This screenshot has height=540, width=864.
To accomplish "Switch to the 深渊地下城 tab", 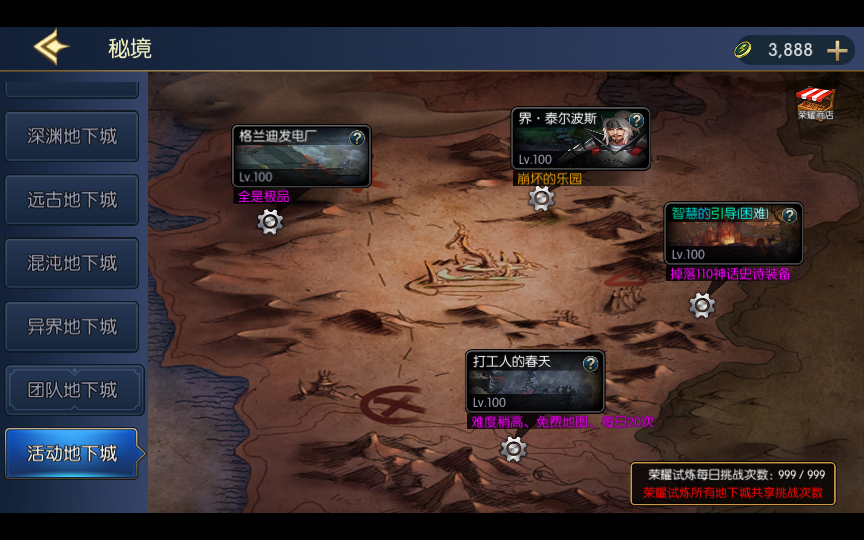I will [72, 136].
